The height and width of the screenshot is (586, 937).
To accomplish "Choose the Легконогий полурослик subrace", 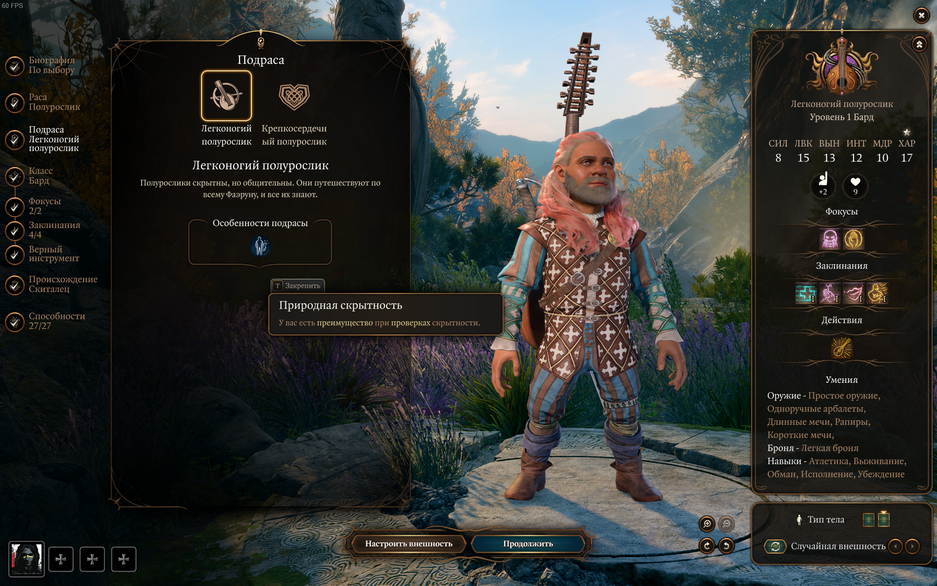I will pos(226,96).
